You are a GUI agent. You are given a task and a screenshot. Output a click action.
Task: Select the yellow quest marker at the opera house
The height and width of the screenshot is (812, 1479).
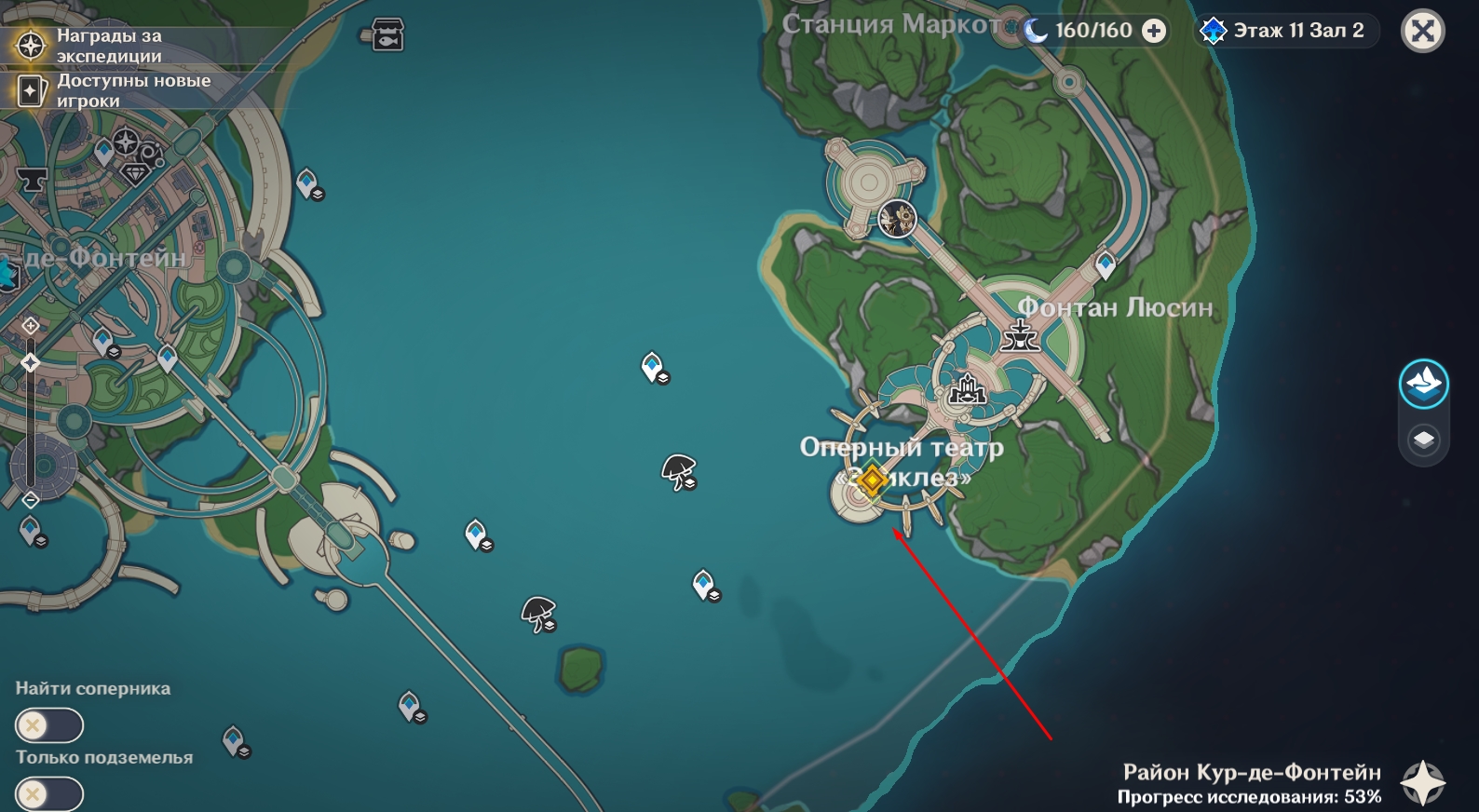tap(872, 481)
